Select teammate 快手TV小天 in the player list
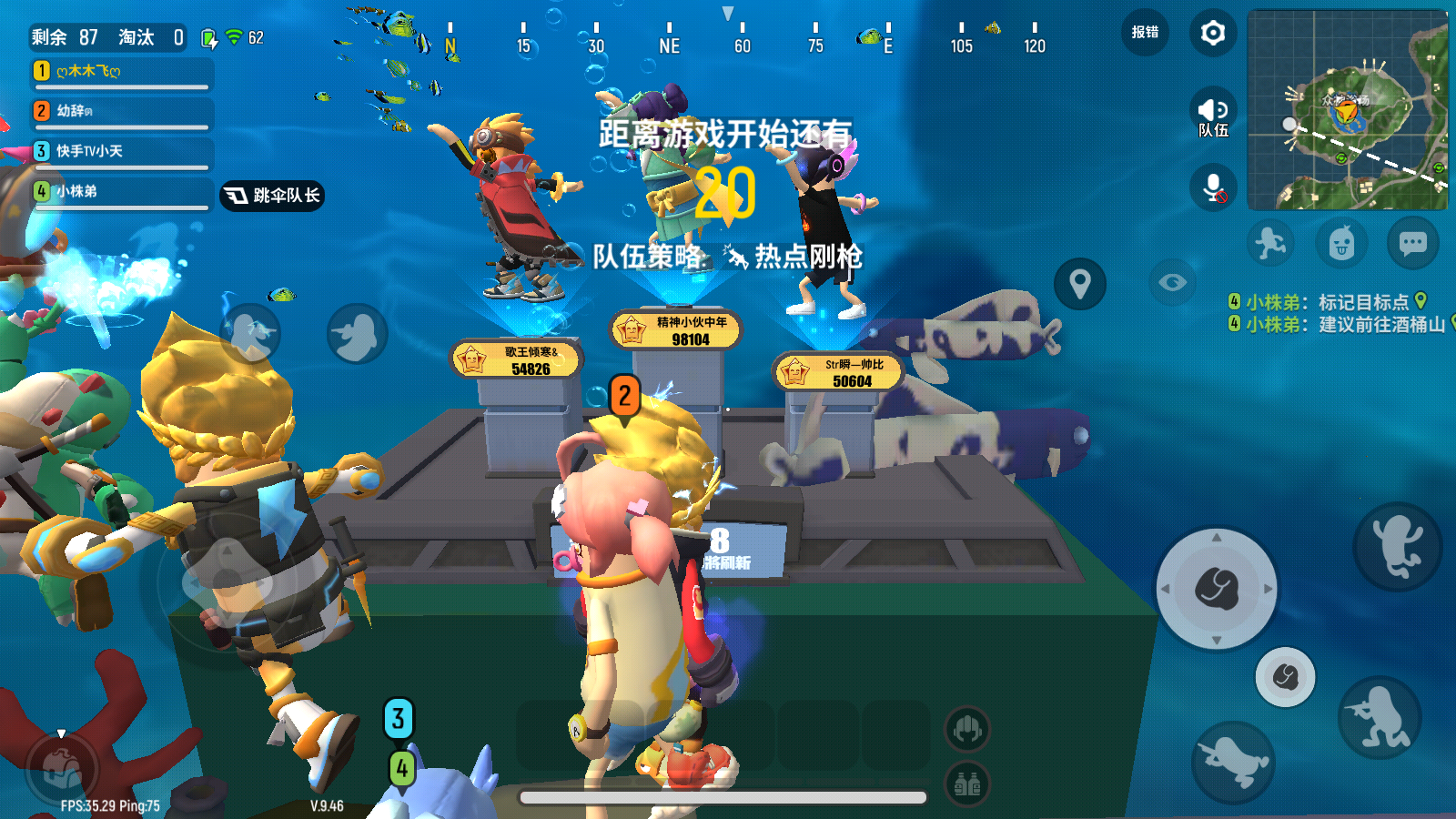The width and height of the screenshot is (1456, 819). 91,151
